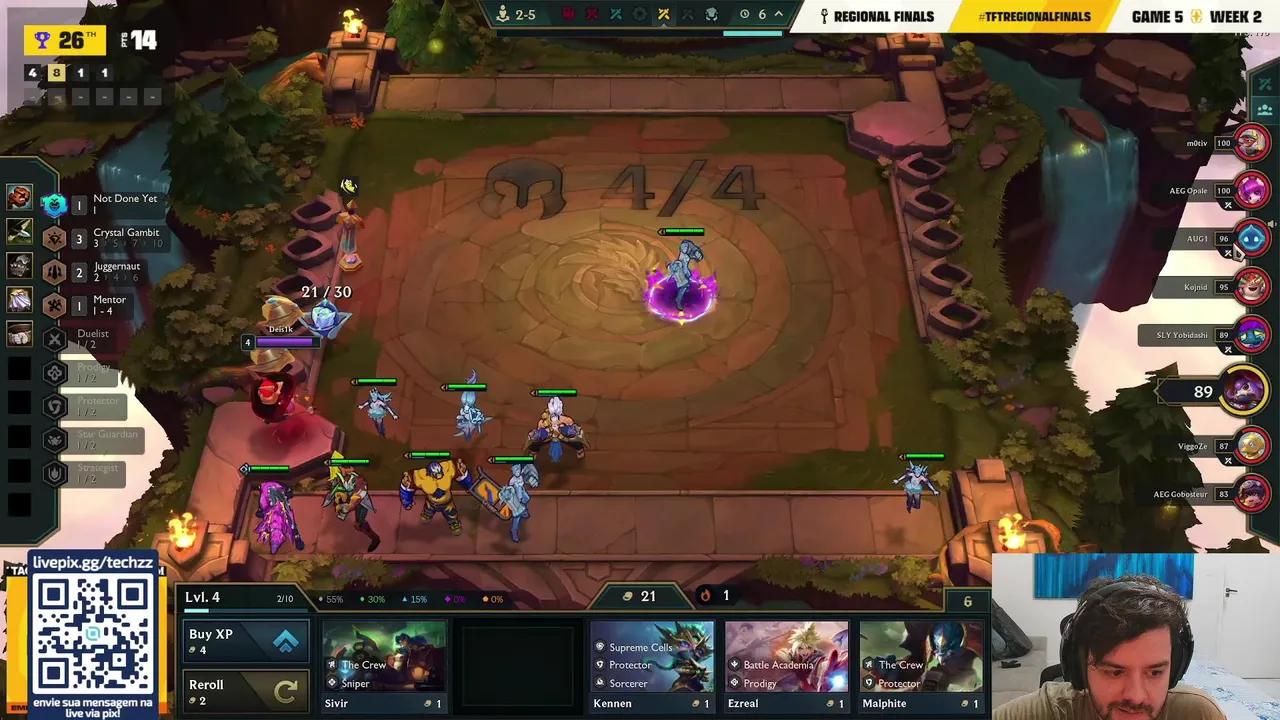Screen dimensions: 1280x720
Task: Click the Buy XP button
Action: coord(245,639)
